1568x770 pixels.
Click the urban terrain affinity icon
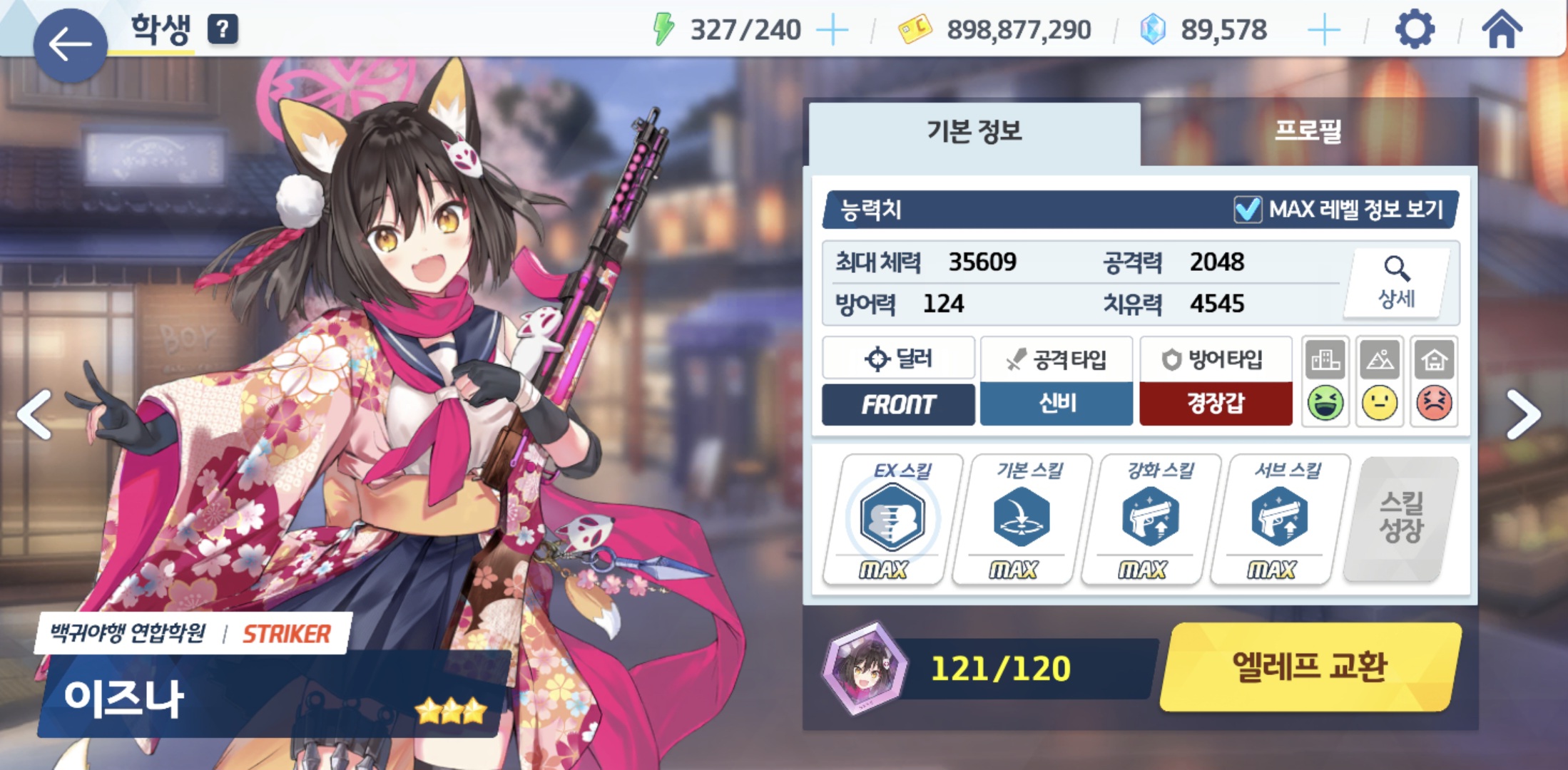(x=1325, y=360)
